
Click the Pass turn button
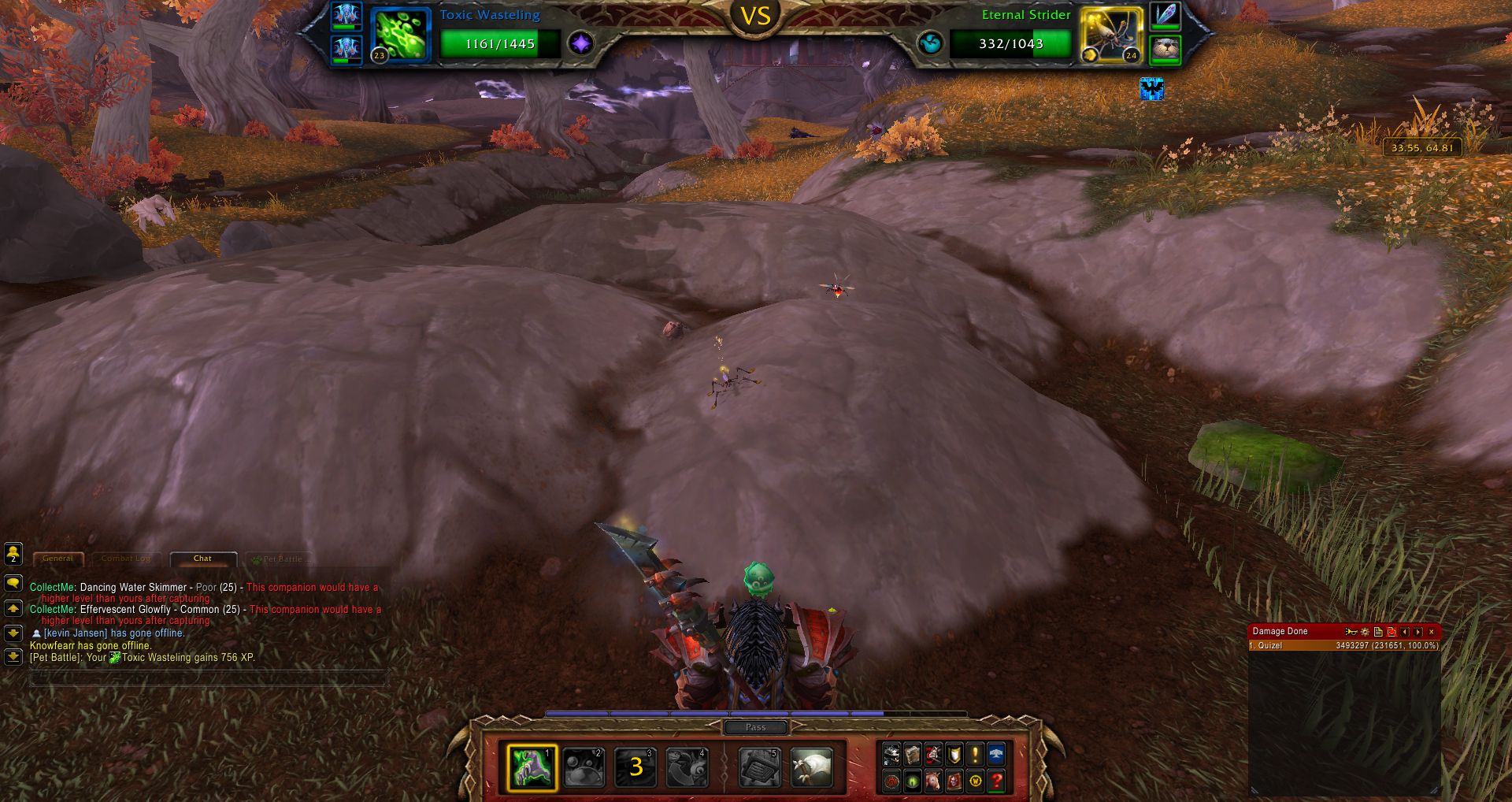755,727
